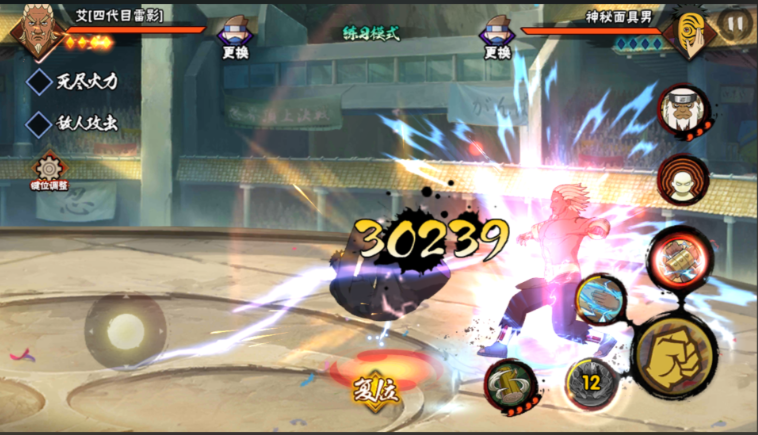Toggle the 敌人攻击 option
The image size is (758, 435).
[x=39, y=125]
